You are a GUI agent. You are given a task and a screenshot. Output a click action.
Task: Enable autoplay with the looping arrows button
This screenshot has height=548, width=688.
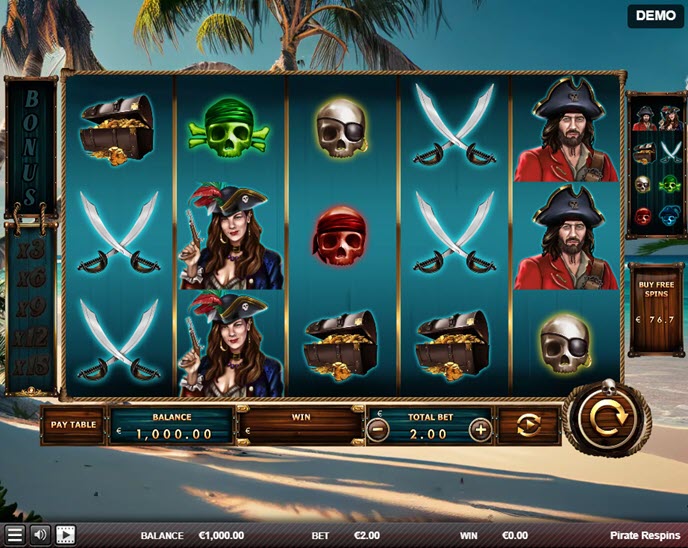528,426
